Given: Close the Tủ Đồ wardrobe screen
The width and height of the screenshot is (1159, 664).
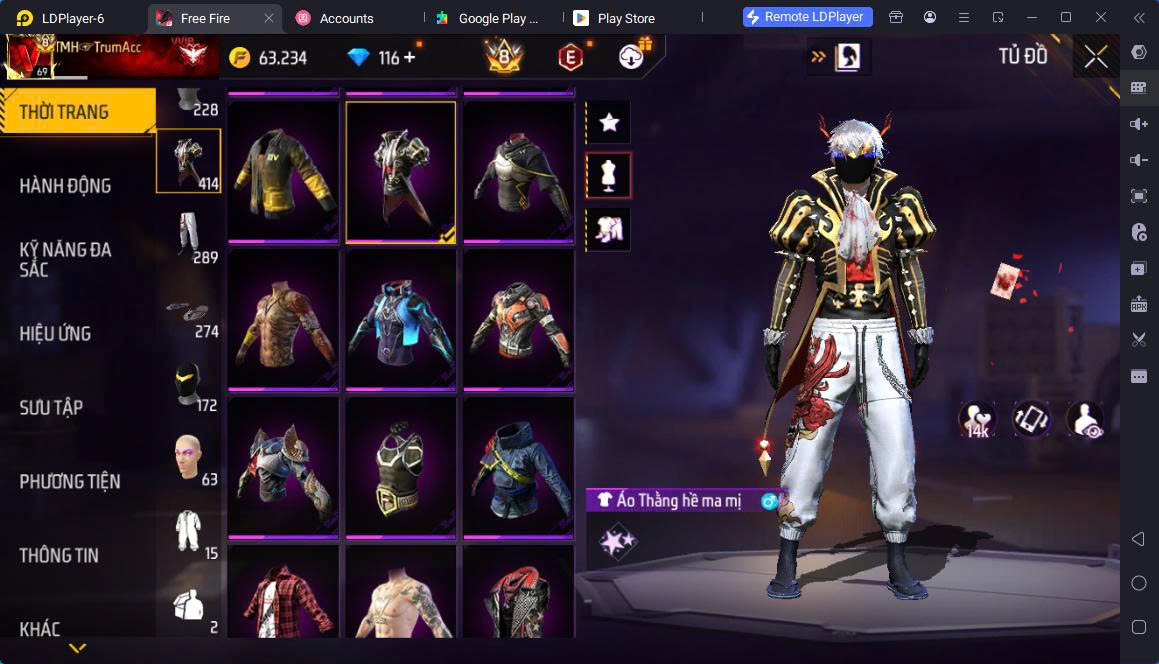Looking at the screenshot, I should tap(1095, 57).
